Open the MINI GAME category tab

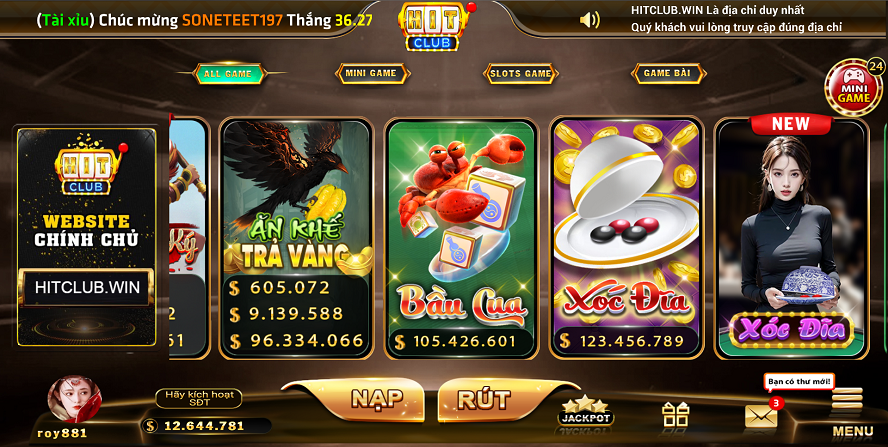(371, 73)
